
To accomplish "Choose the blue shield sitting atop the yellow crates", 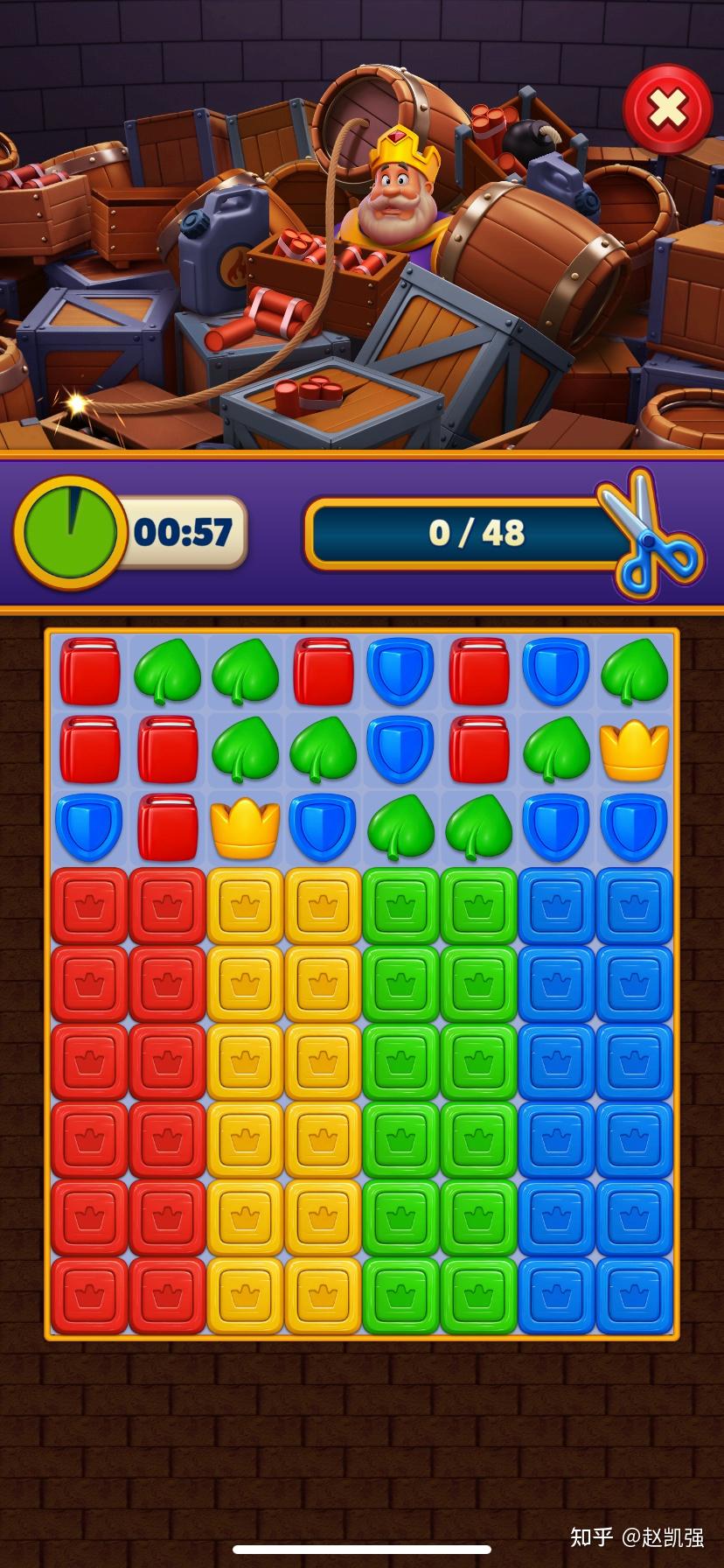I will (x=324, y=828).
